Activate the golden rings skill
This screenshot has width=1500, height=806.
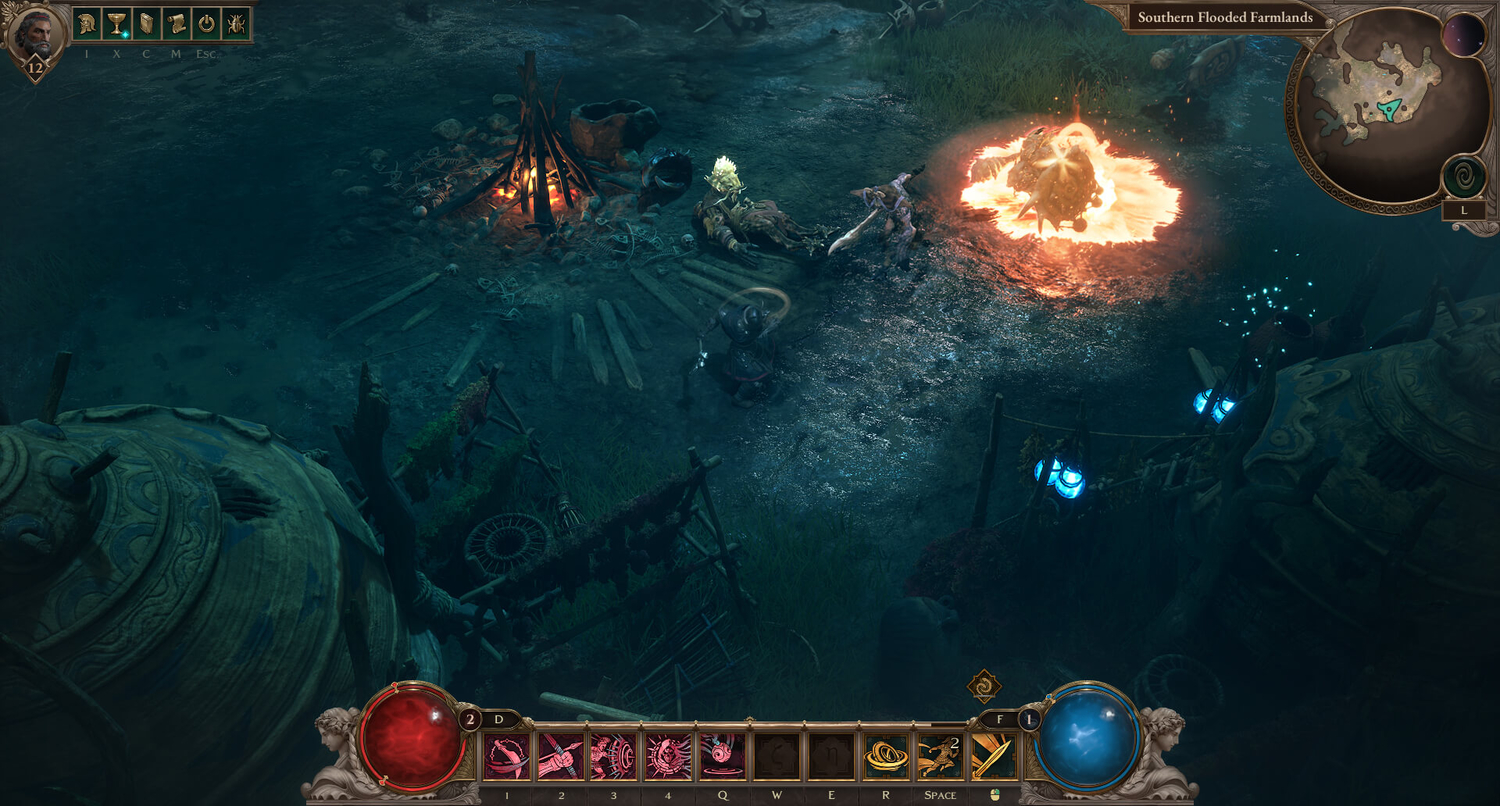885,757
